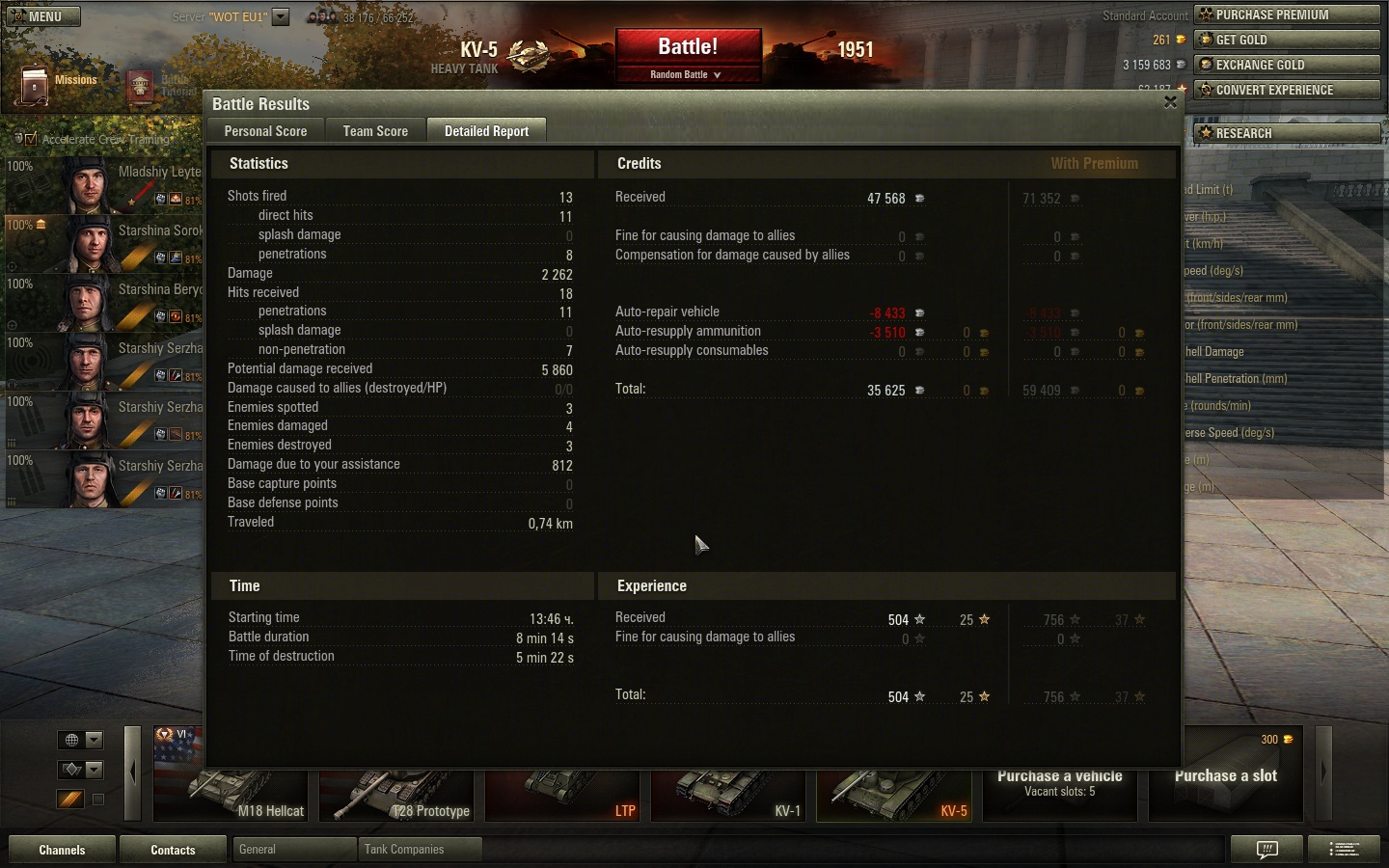
Task: Click Purchase Premium button
Action: pos(1287,14)
